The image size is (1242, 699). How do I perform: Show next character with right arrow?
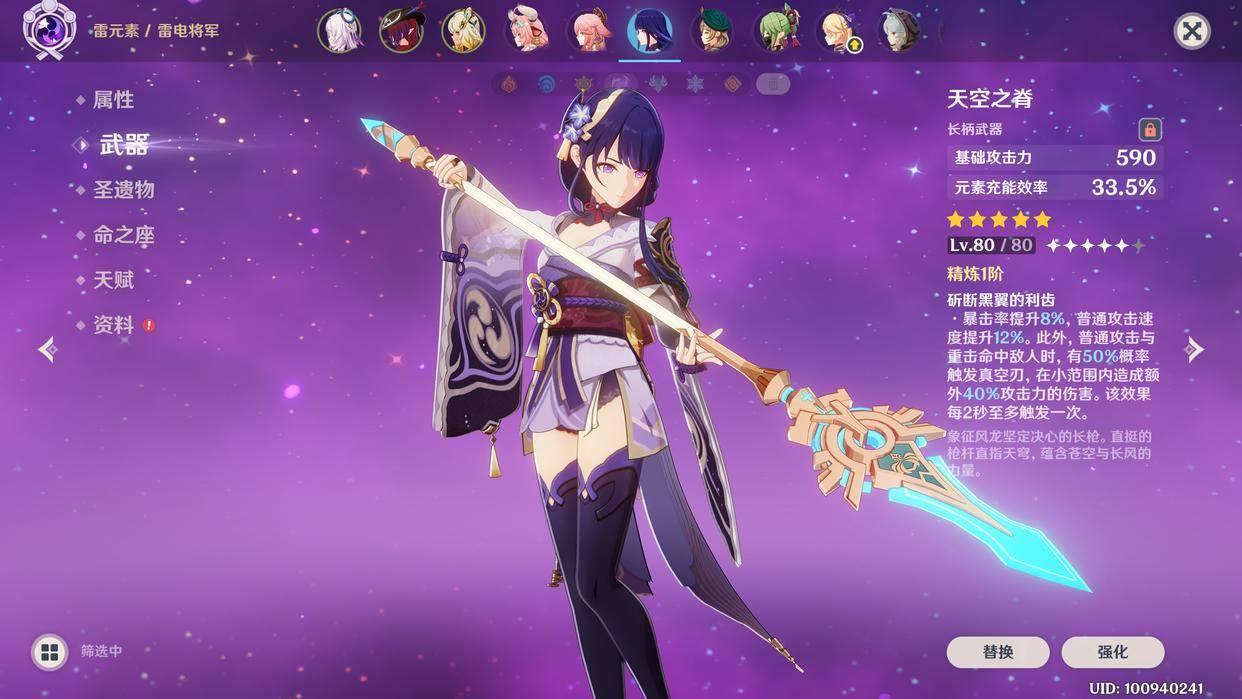(x=1195, y=349)
